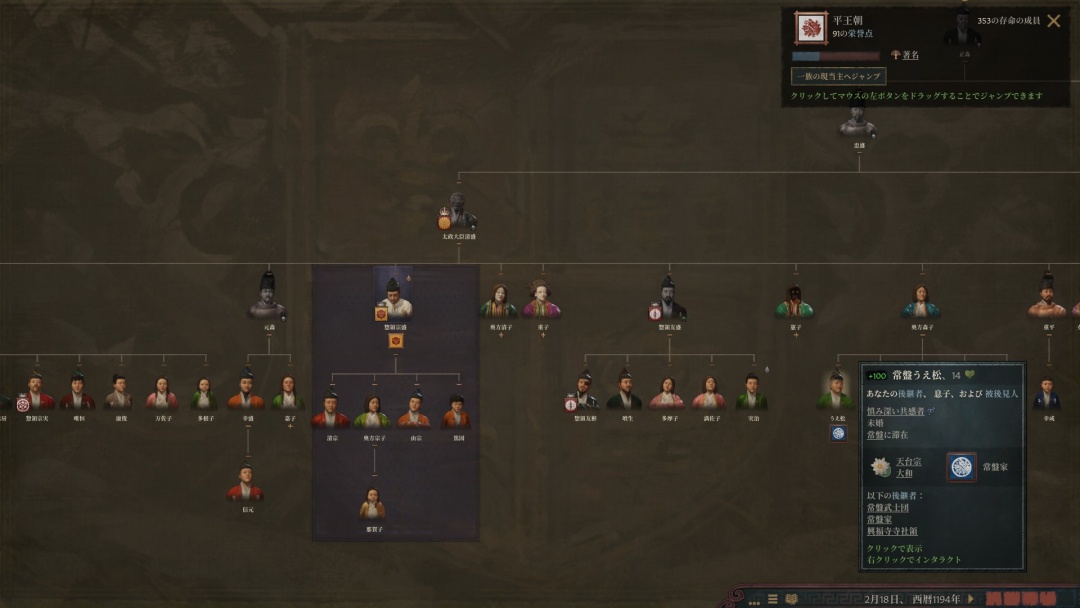Select the 元森 portrait in the tree
This screenshot has width=1080, height=608.
tap(267, 298)
